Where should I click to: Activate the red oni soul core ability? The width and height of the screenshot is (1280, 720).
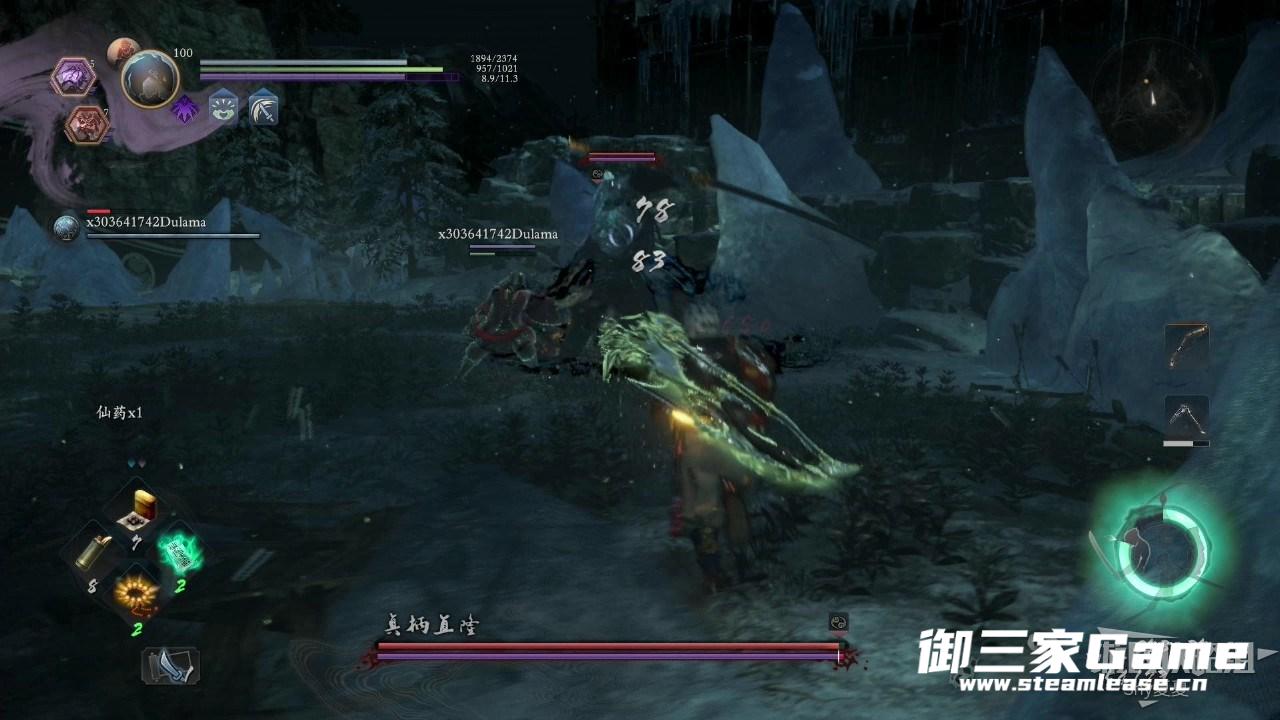pos(86,124)
